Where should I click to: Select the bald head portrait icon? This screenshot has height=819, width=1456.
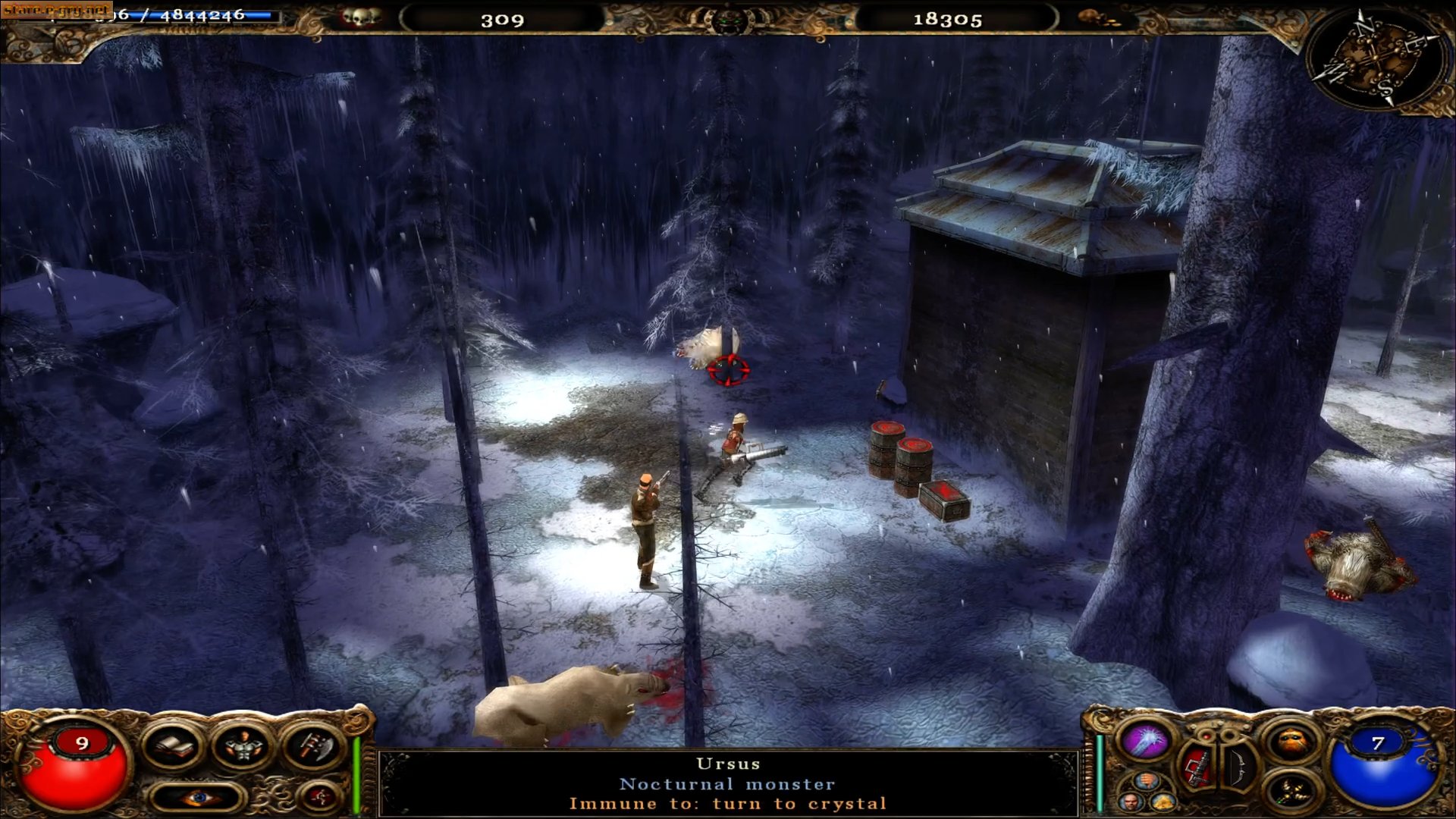pyautogui.click(x=1131, y=802)
